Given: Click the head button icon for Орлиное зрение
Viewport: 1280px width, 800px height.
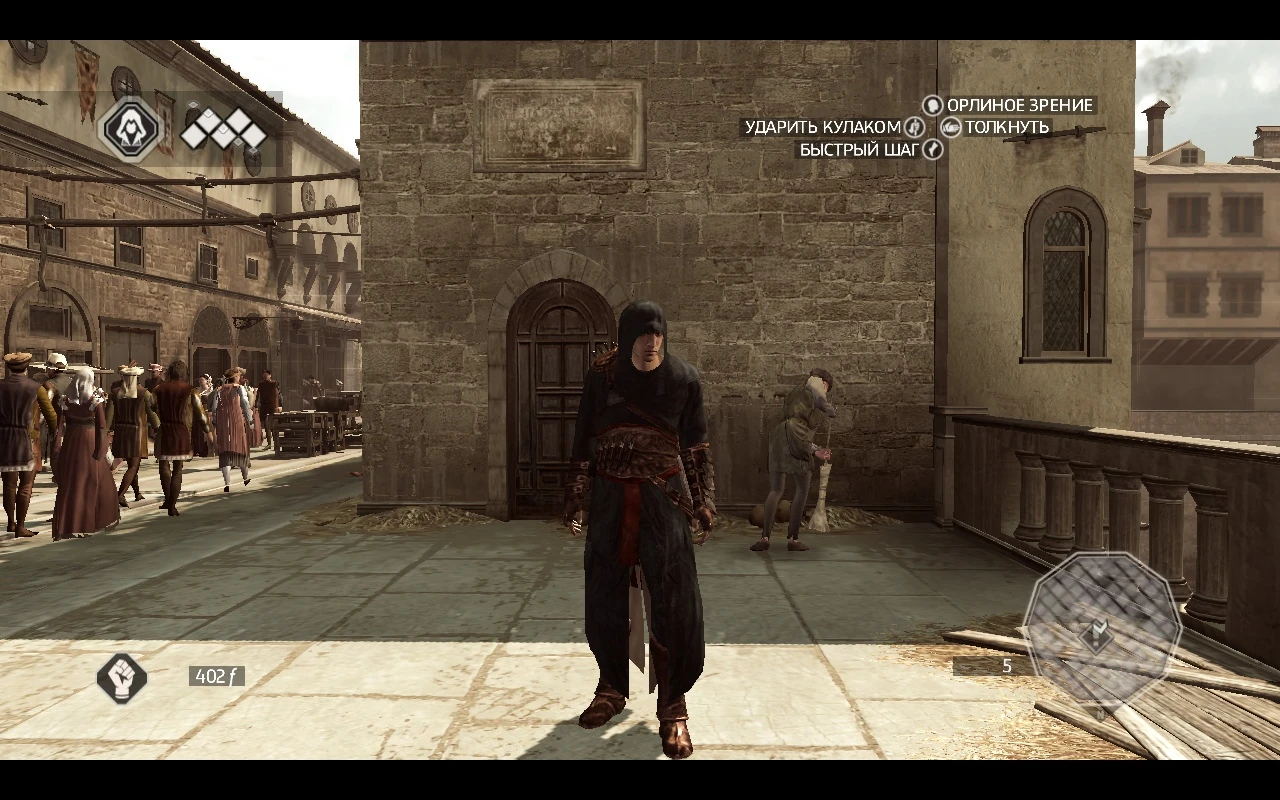Looking at the screenshot, I should (932, 106).
